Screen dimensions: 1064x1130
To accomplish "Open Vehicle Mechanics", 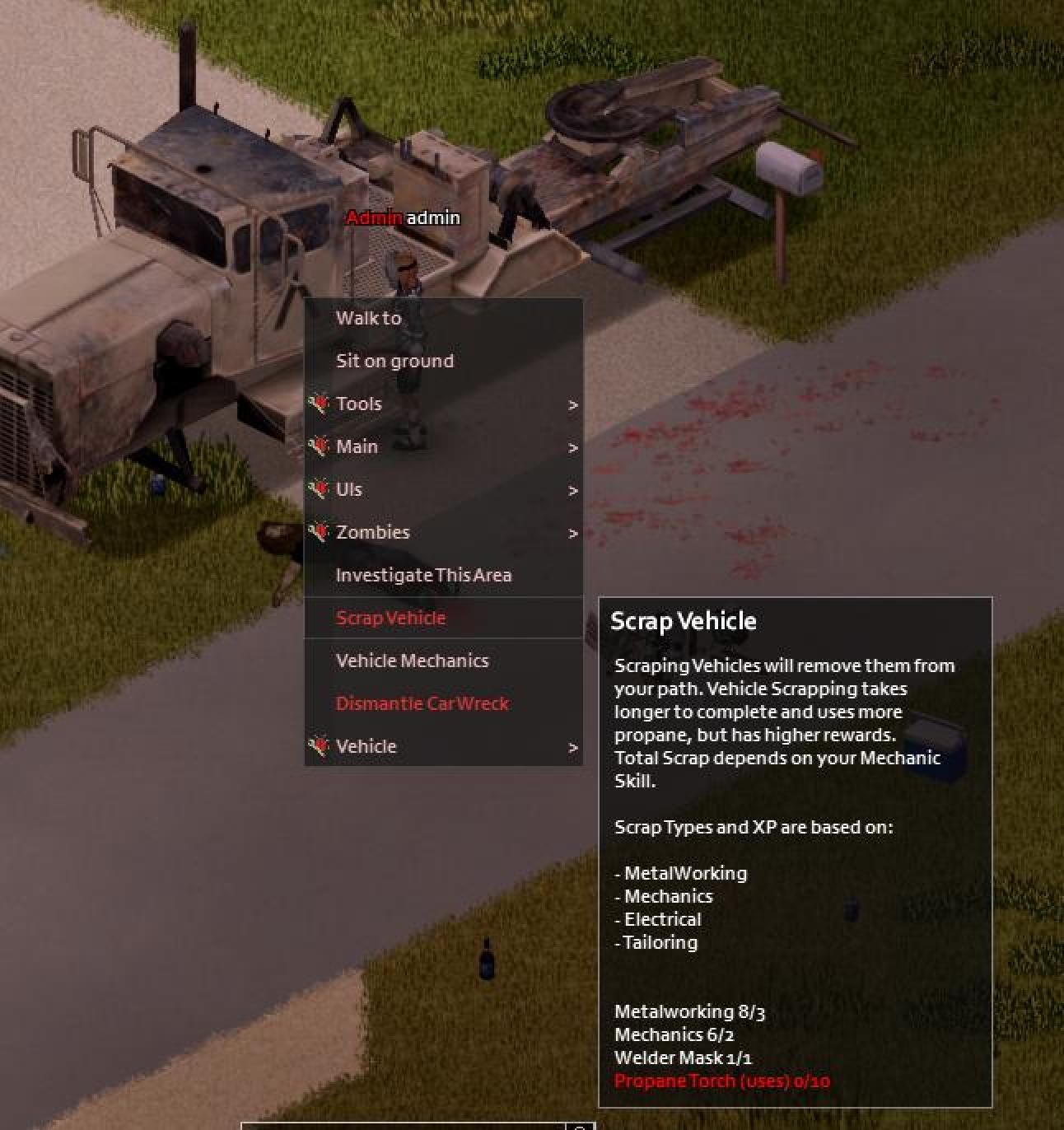I will click(x=412, y=661).
